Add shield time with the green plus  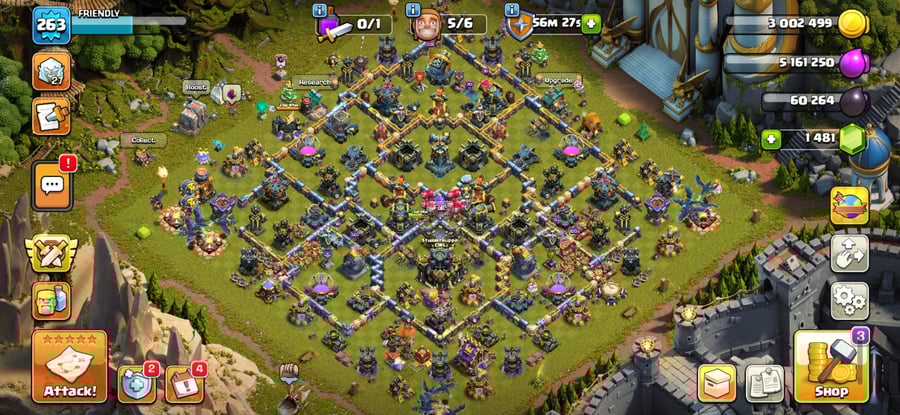click(591, 24)
